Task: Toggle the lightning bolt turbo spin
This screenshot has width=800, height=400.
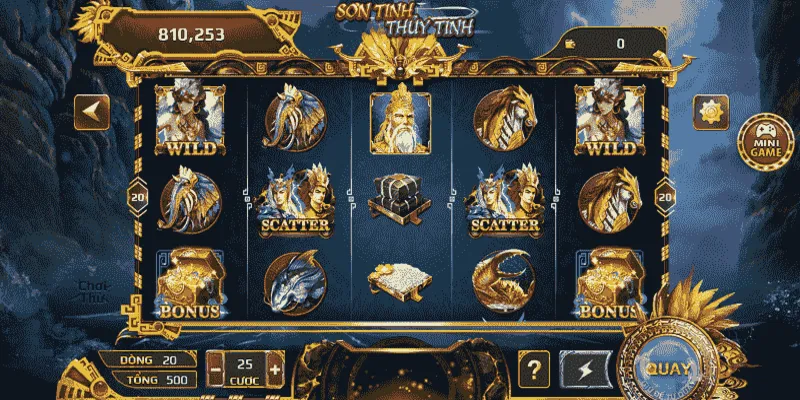Action: [x=583, y=369]
